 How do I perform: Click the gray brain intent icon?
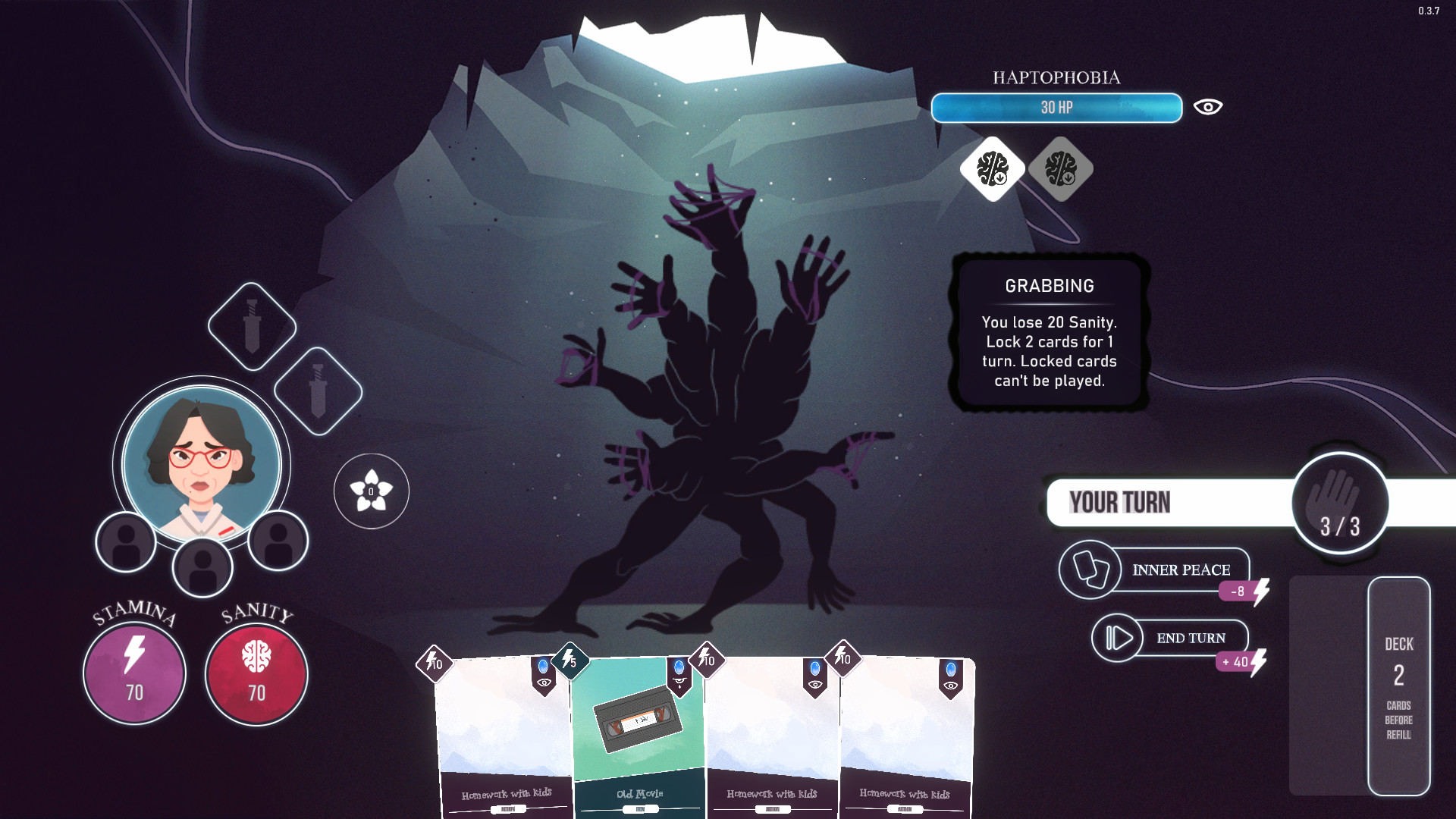click(1061, 170)
